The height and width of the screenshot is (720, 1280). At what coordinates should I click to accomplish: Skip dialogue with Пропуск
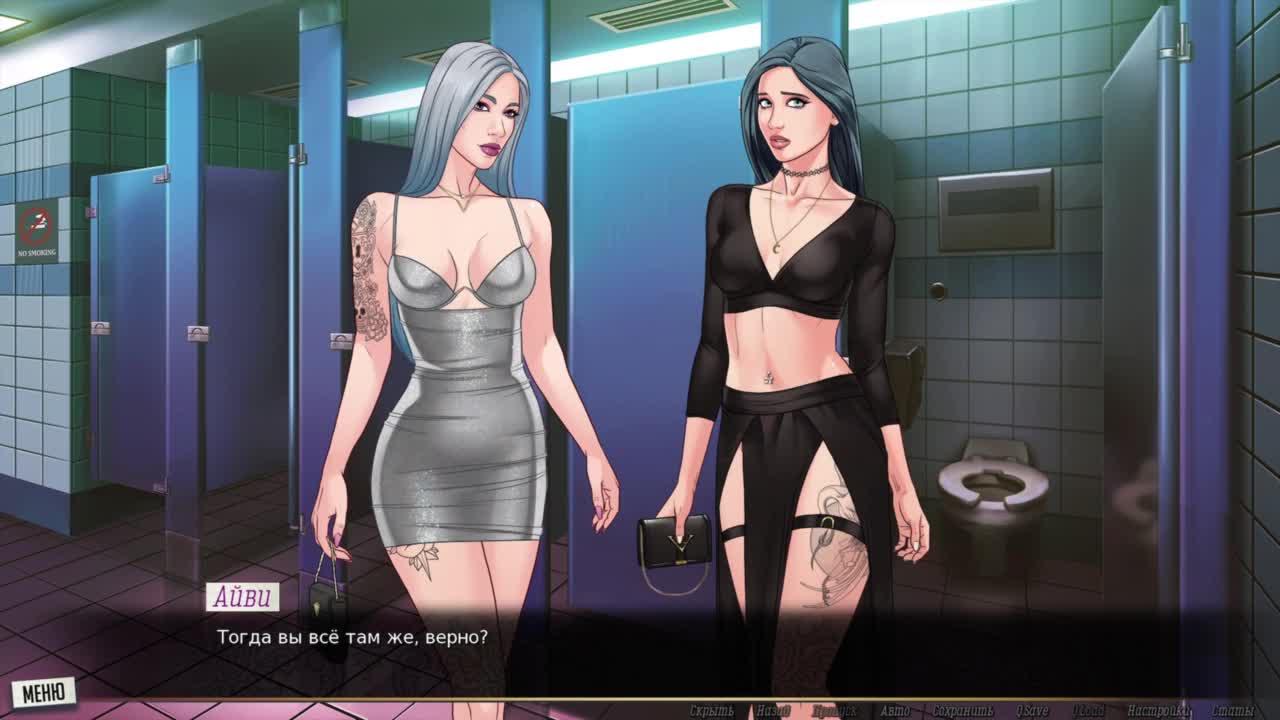pos(834,711)
